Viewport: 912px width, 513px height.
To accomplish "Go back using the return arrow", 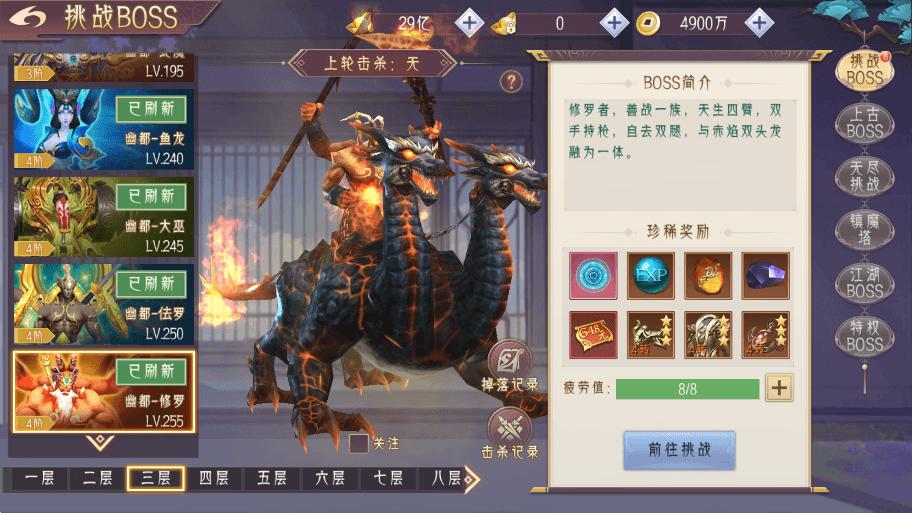I will coord(30,17).
